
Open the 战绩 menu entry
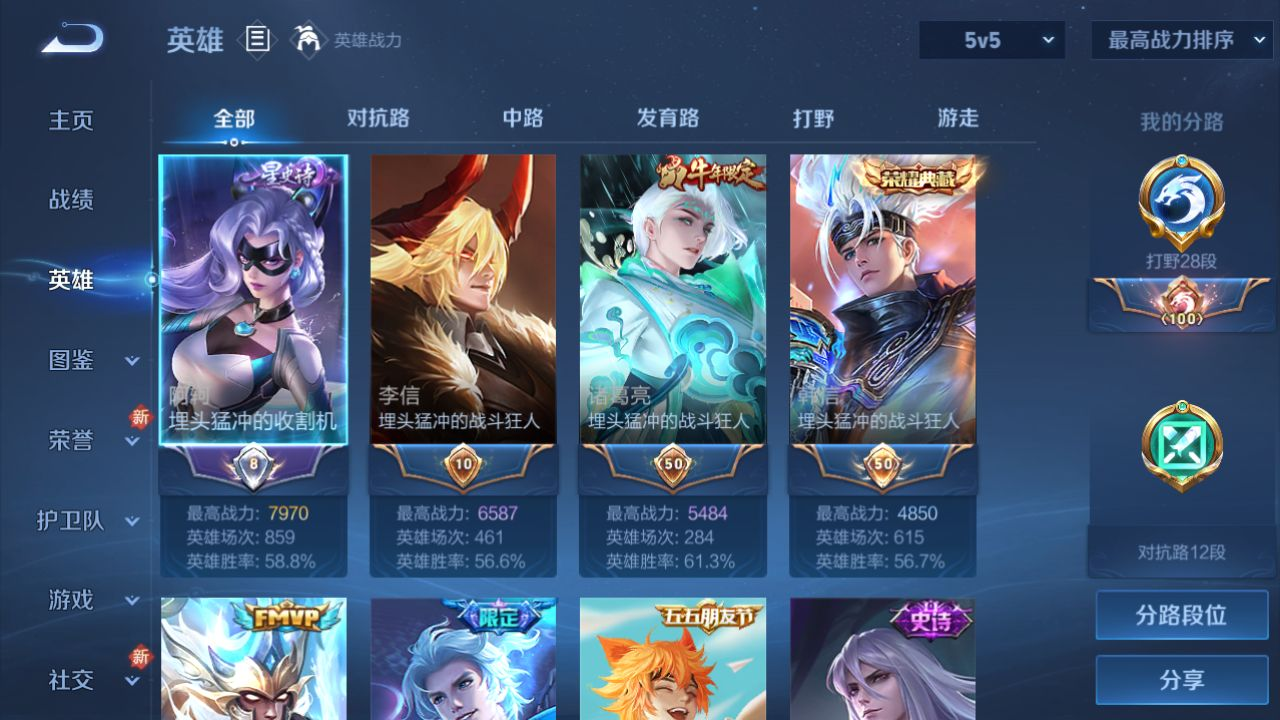tap(71, 200)
